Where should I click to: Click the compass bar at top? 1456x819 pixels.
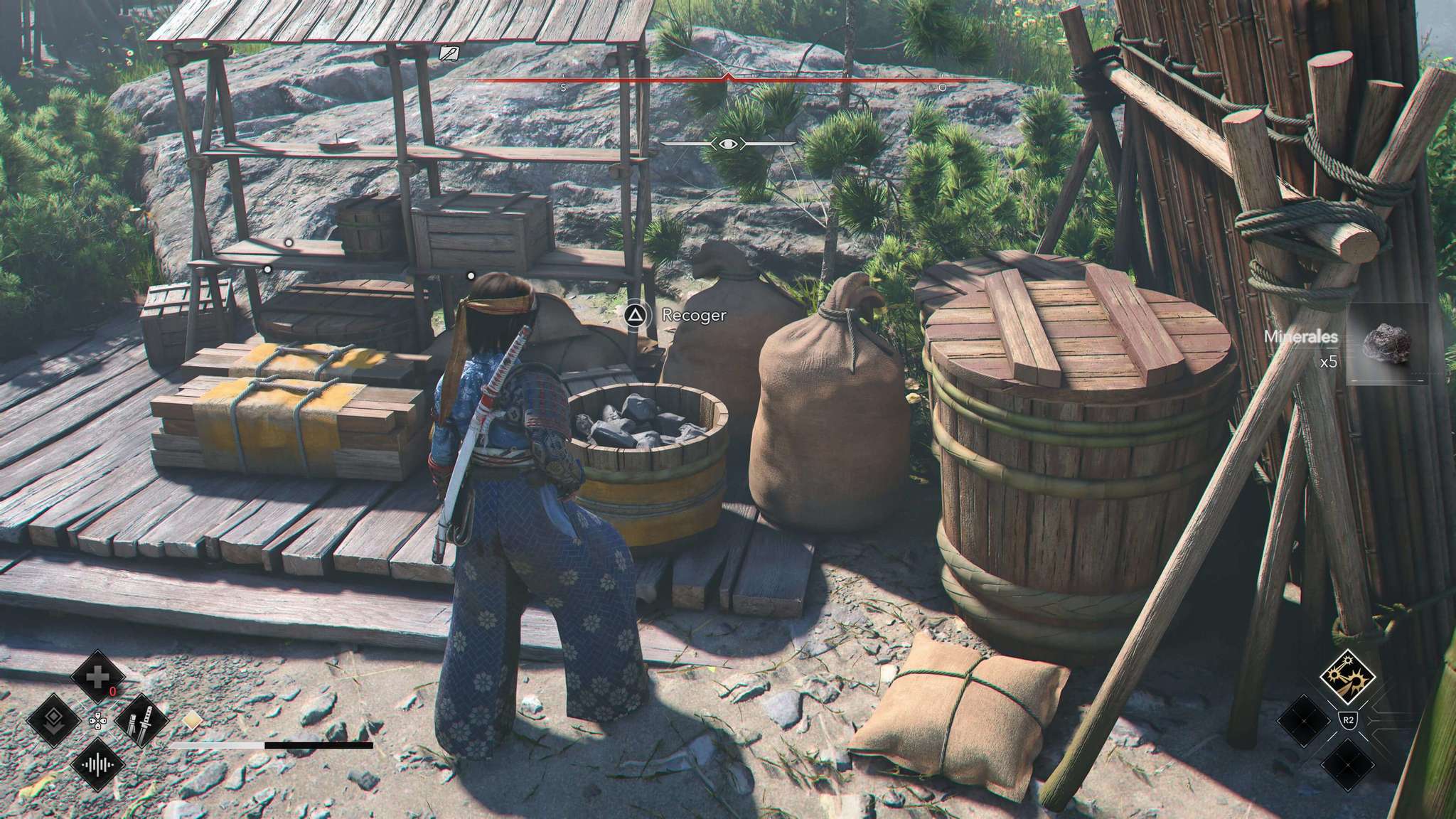pyautogui.click(x=728, y=81)
